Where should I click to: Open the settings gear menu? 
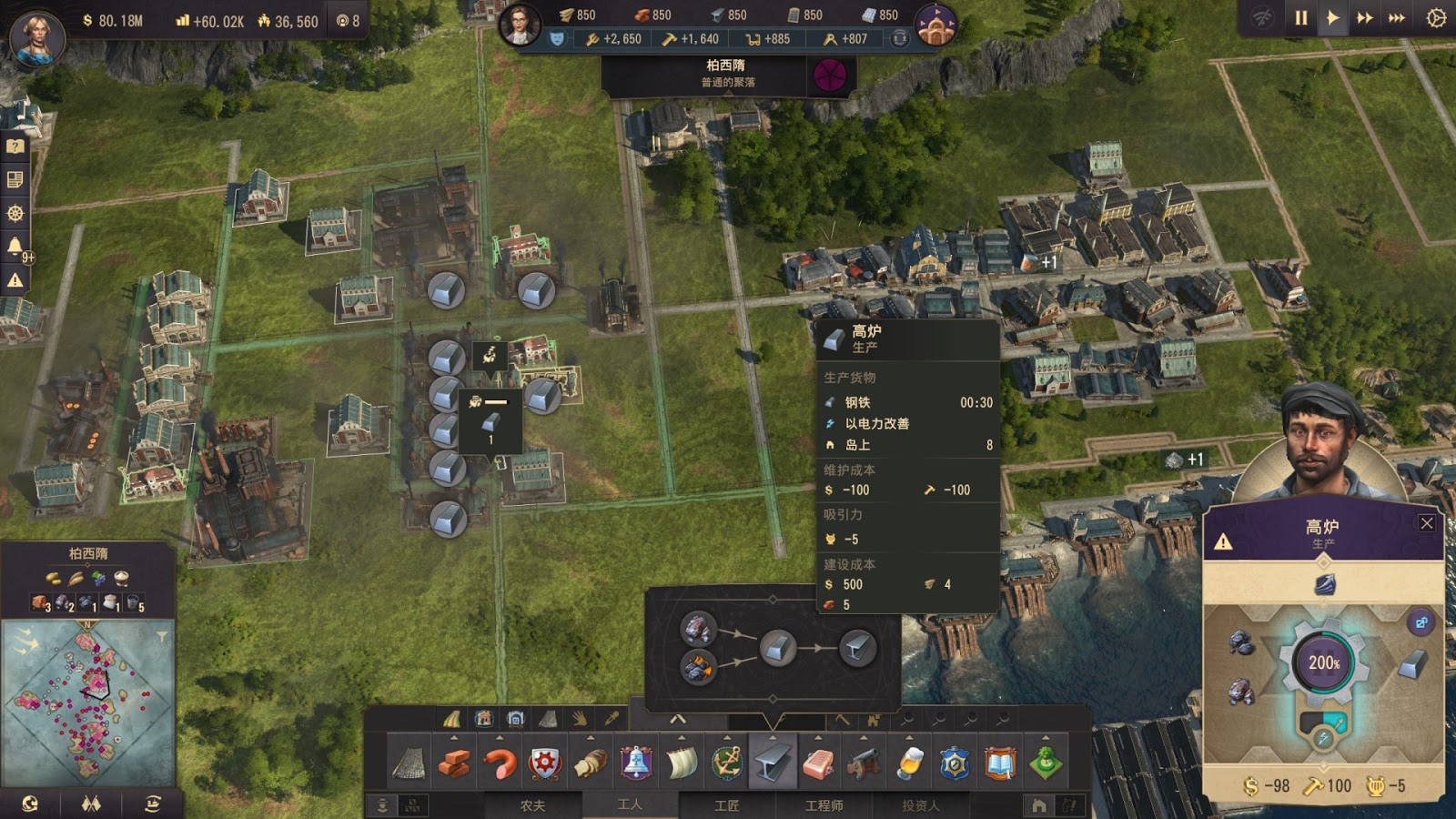(1436, 18)
